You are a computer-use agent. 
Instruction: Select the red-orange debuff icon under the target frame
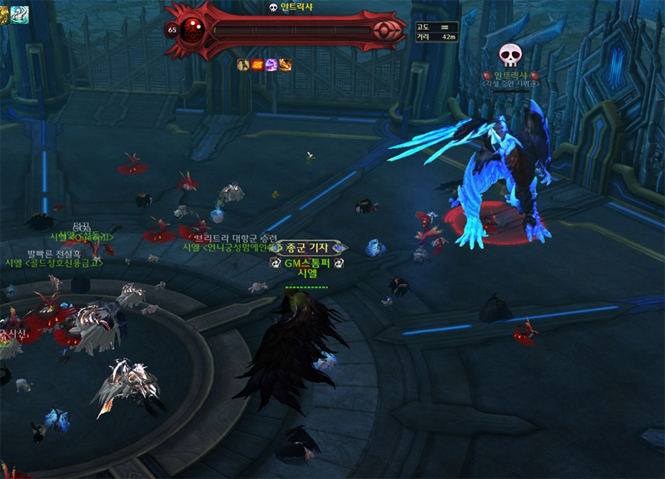[257, 65]
